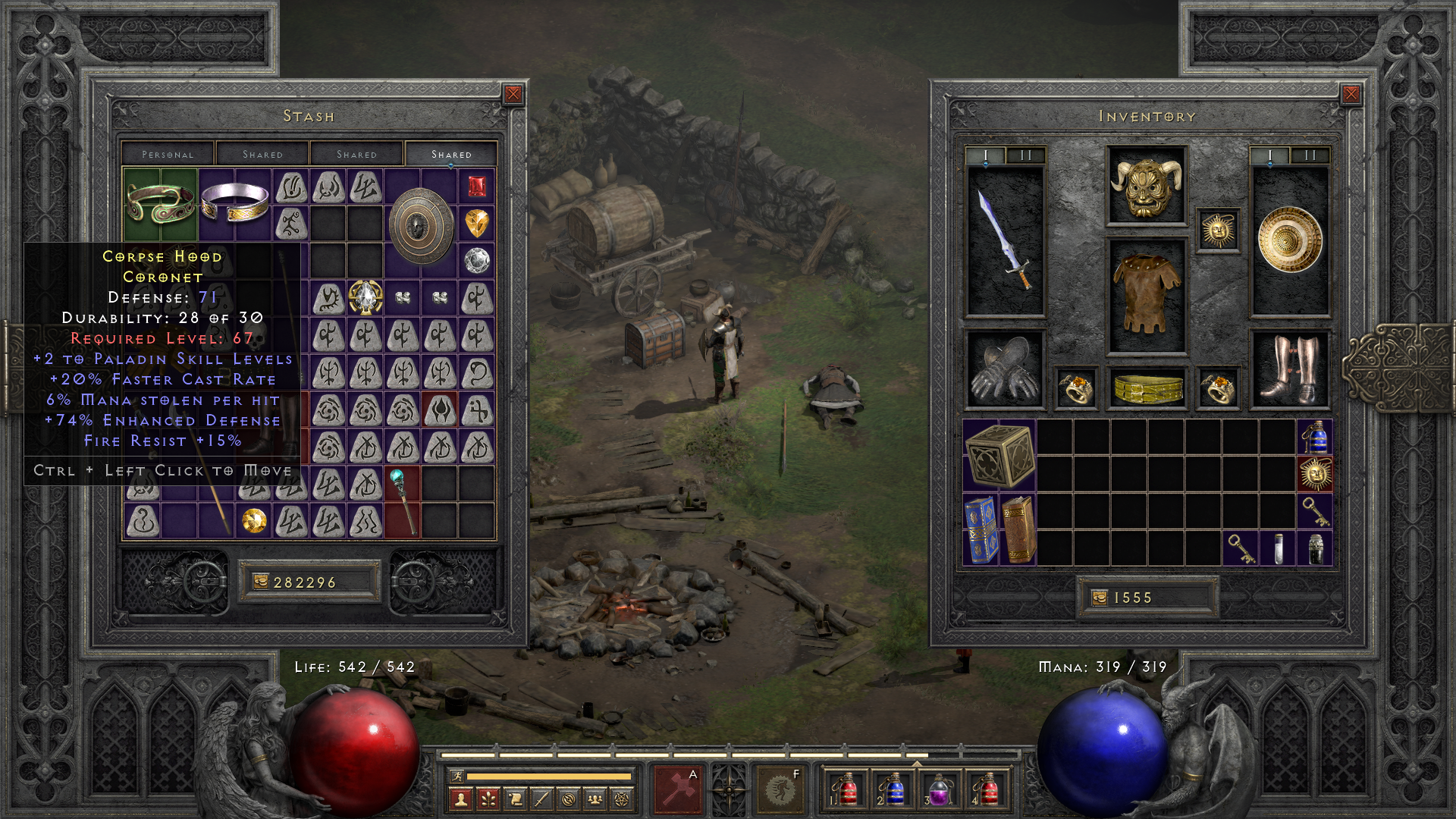Viewport: 1456px width, 819px height.
Task: Select the blue tome in inventory
Action: (981, 529)
